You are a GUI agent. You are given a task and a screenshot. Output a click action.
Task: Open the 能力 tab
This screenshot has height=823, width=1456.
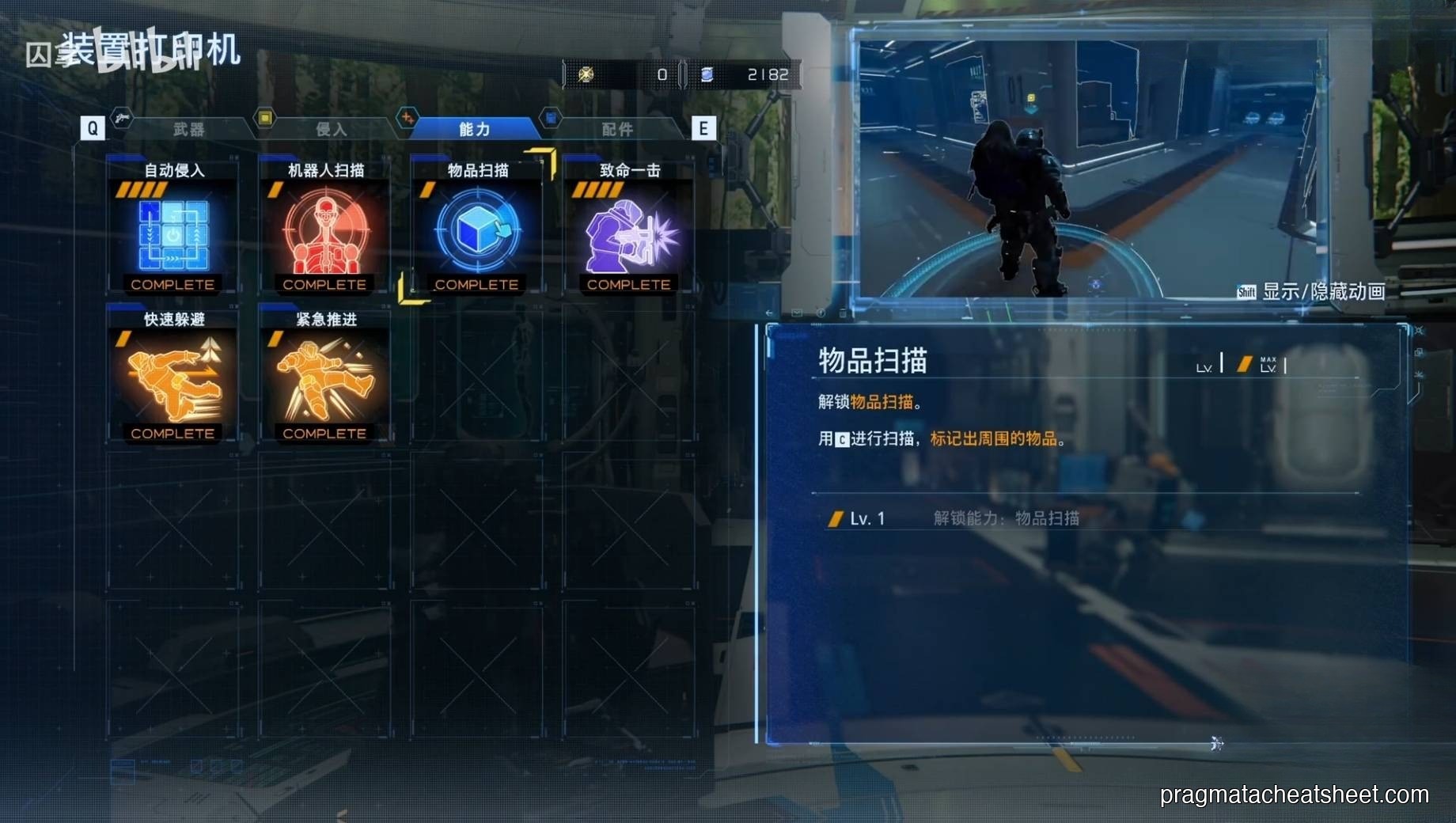[474, 127]
